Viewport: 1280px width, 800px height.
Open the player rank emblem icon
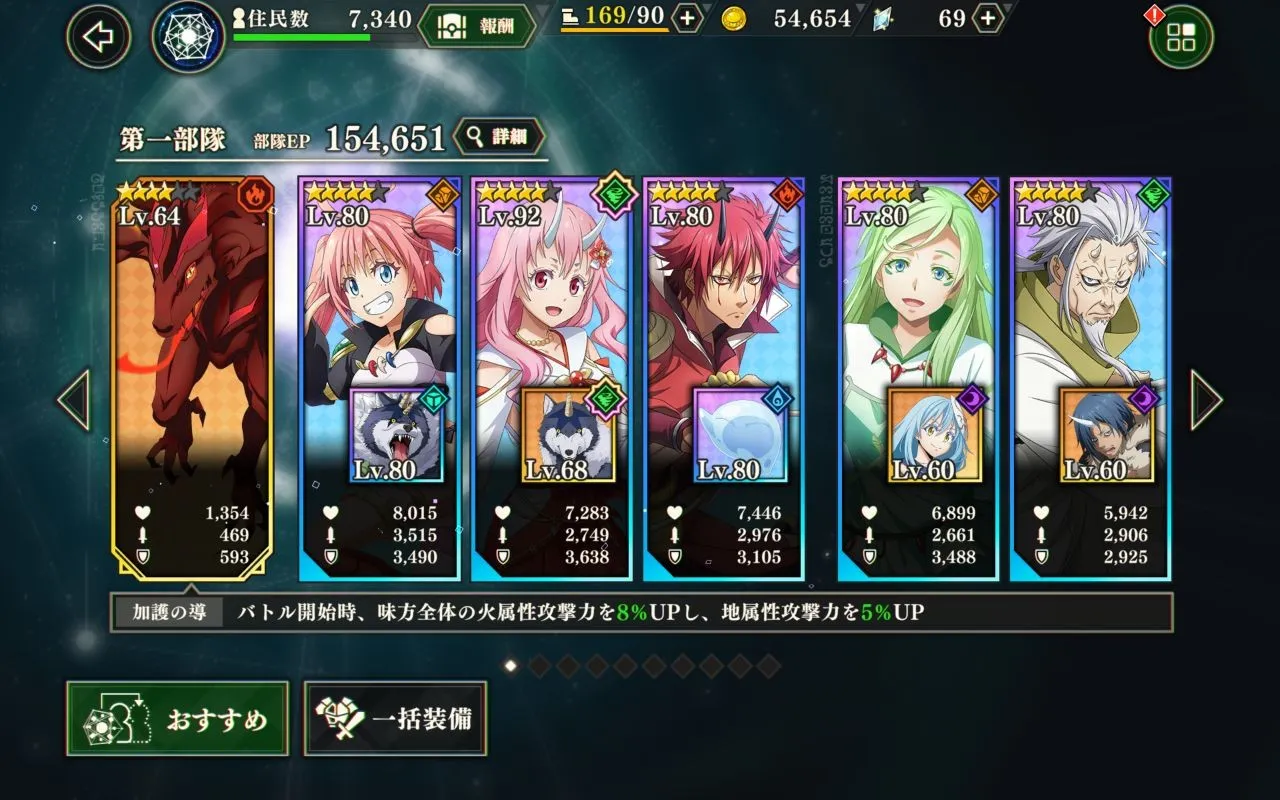(188, 36)
